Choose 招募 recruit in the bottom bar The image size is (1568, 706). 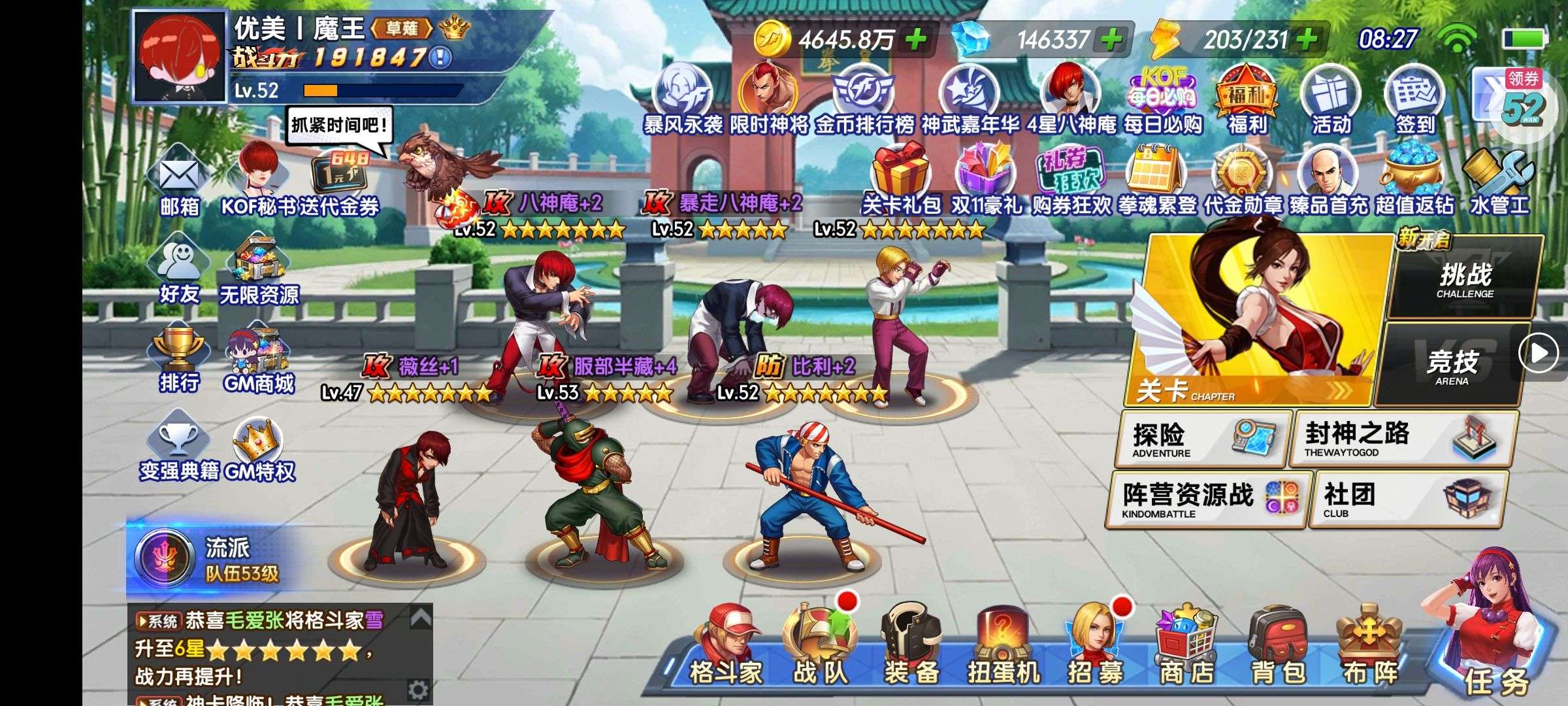pos(1094,647)
